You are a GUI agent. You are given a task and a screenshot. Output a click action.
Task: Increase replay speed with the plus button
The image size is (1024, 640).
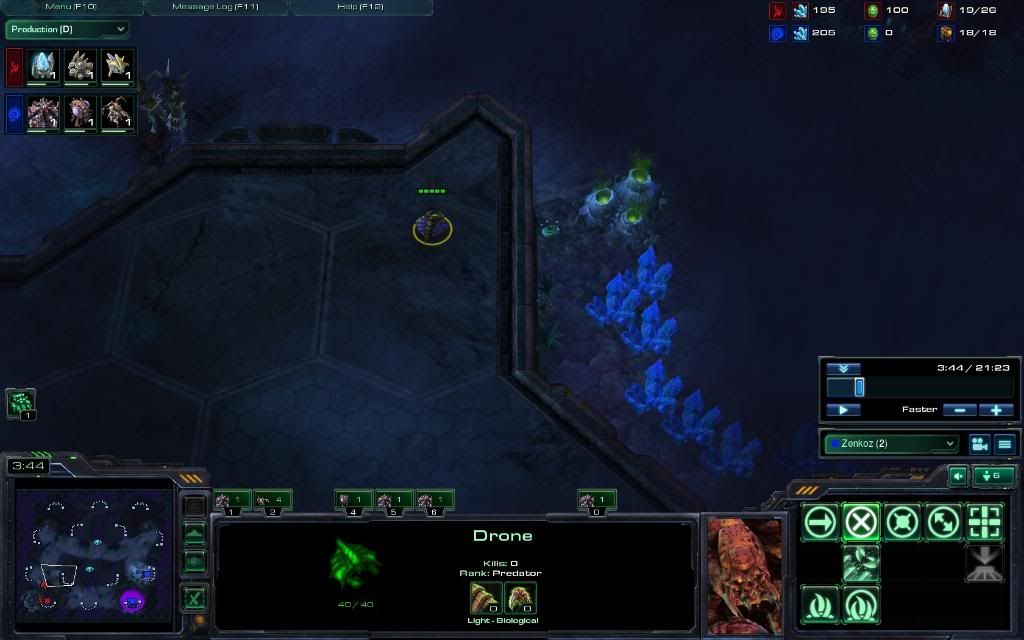996,410
